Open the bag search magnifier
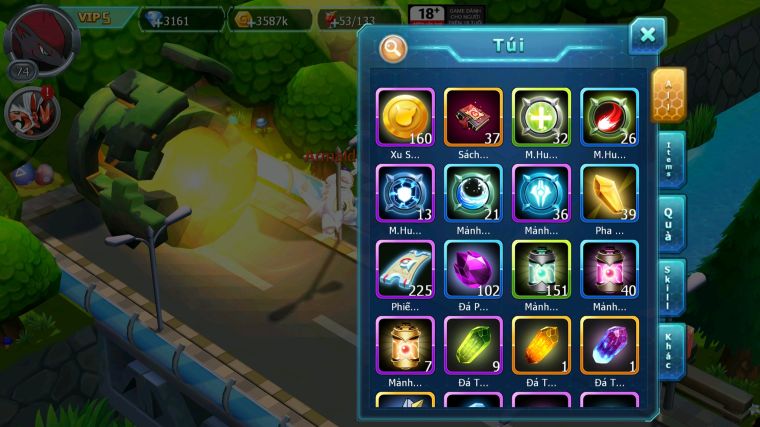 pos(394,48)
